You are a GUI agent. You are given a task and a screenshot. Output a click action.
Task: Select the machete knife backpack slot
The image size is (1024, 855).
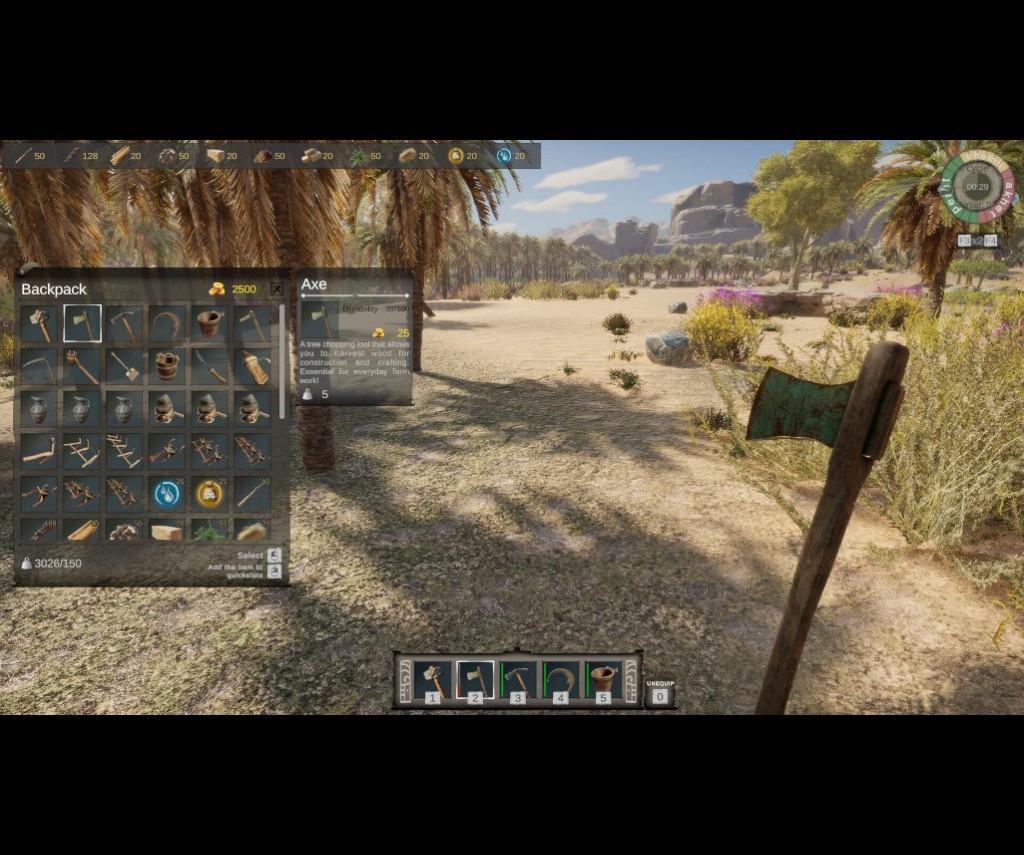[209, 366]
